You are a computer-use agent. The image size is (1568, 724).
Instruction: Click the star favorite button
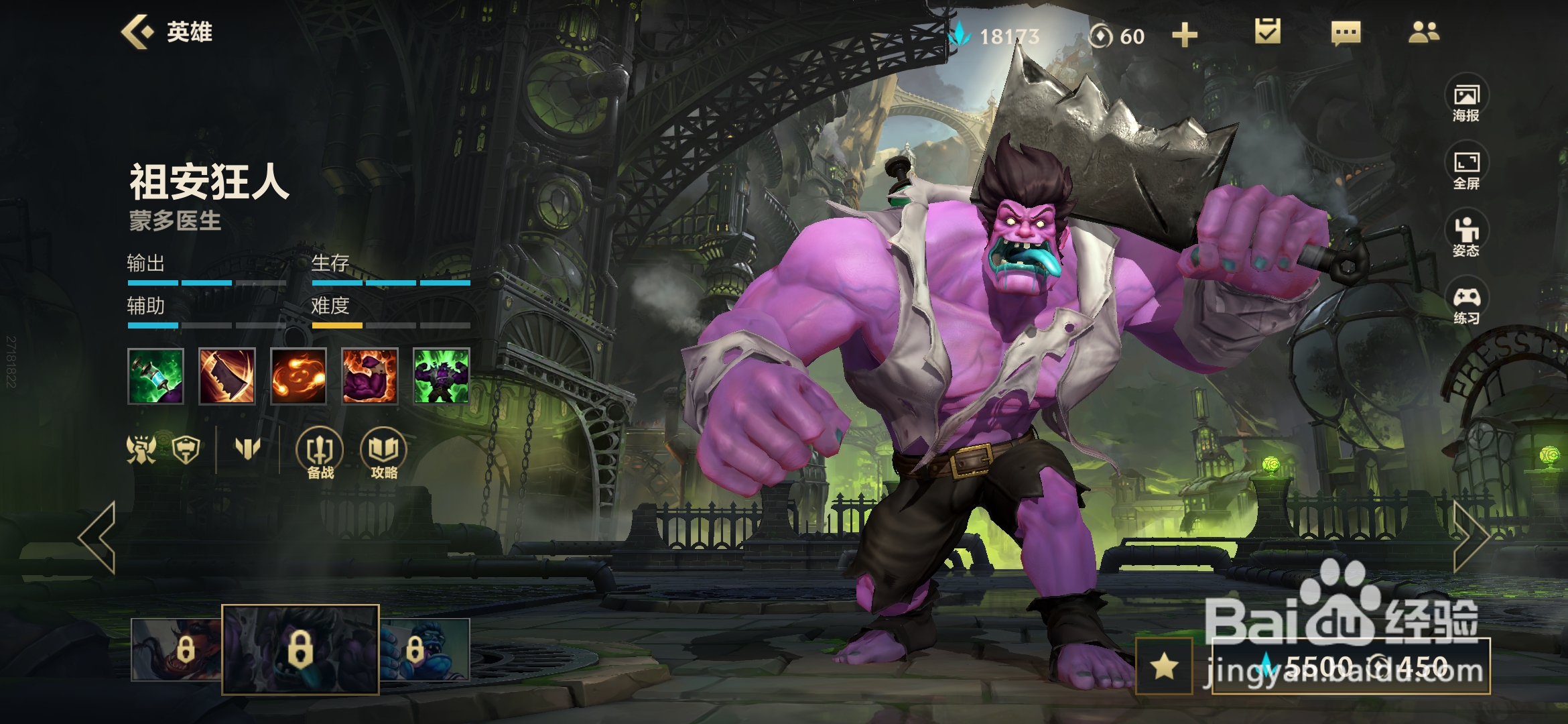1164,666
